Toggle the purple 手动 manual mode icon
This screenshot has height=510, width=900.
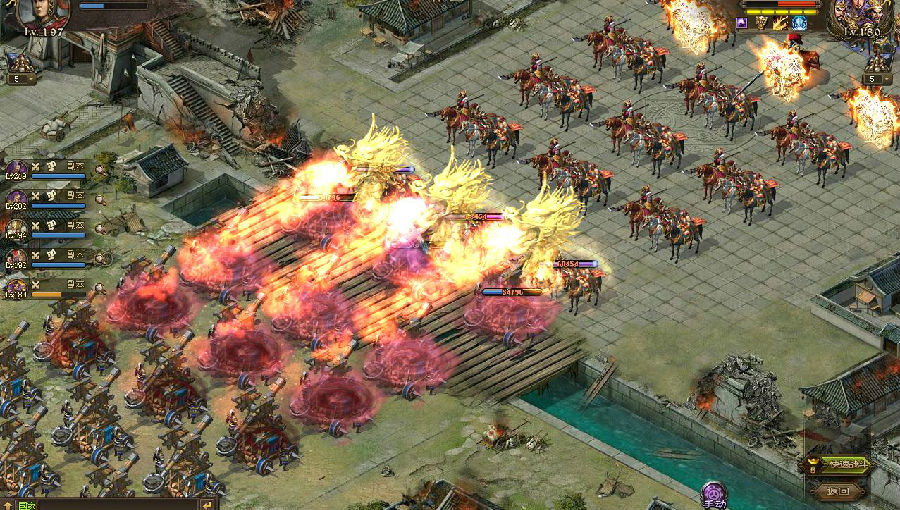click(714, 493)
